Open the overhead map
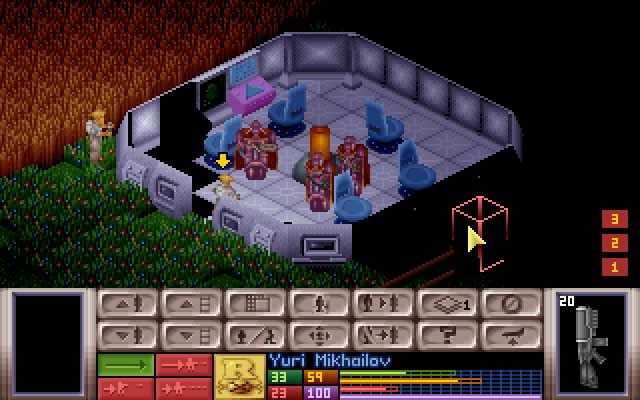This screenshot has height=400, width=640. pos(254,304)
